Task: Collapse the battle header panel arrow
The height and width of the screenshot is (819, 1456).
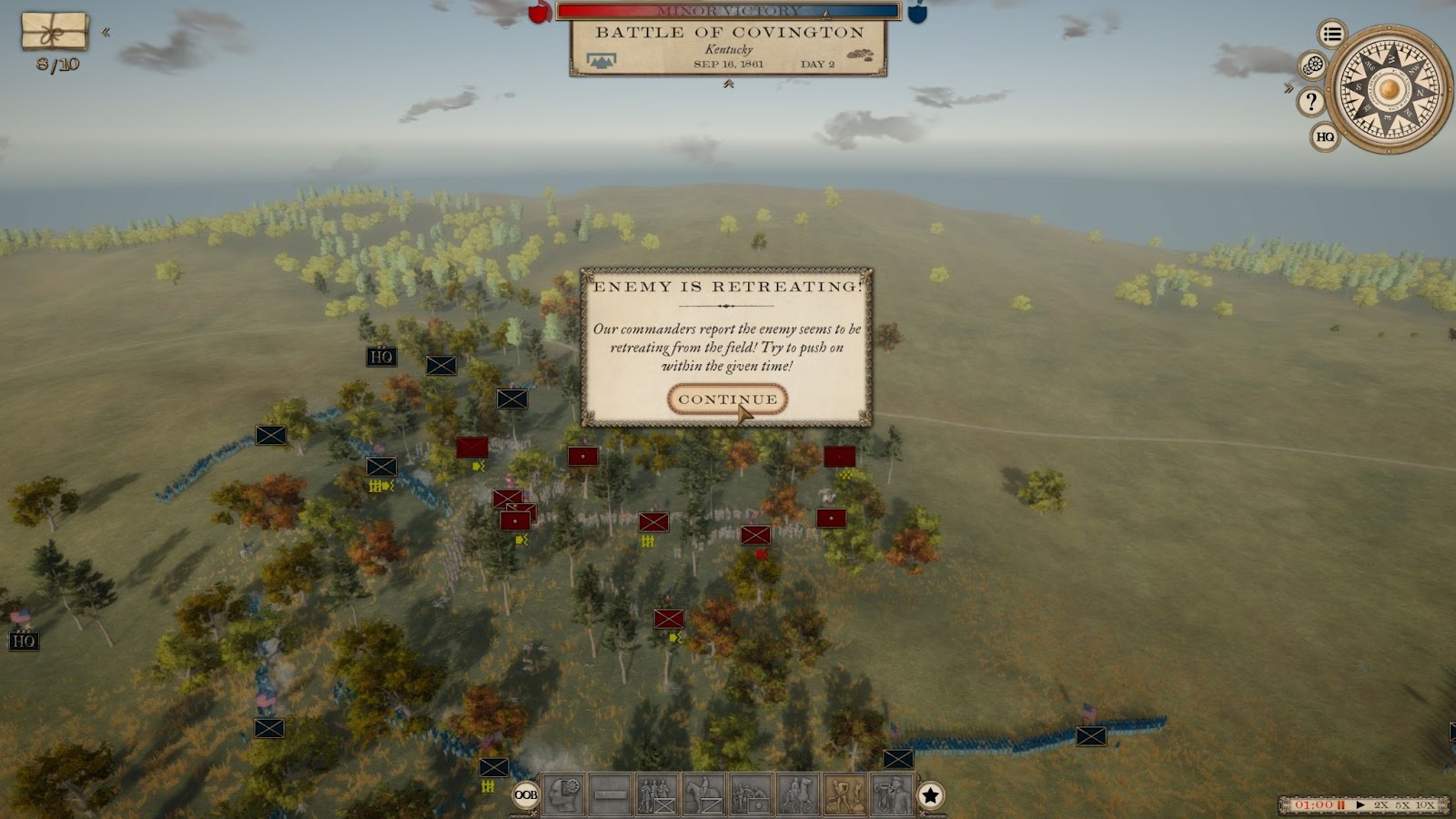Action: 728,85
